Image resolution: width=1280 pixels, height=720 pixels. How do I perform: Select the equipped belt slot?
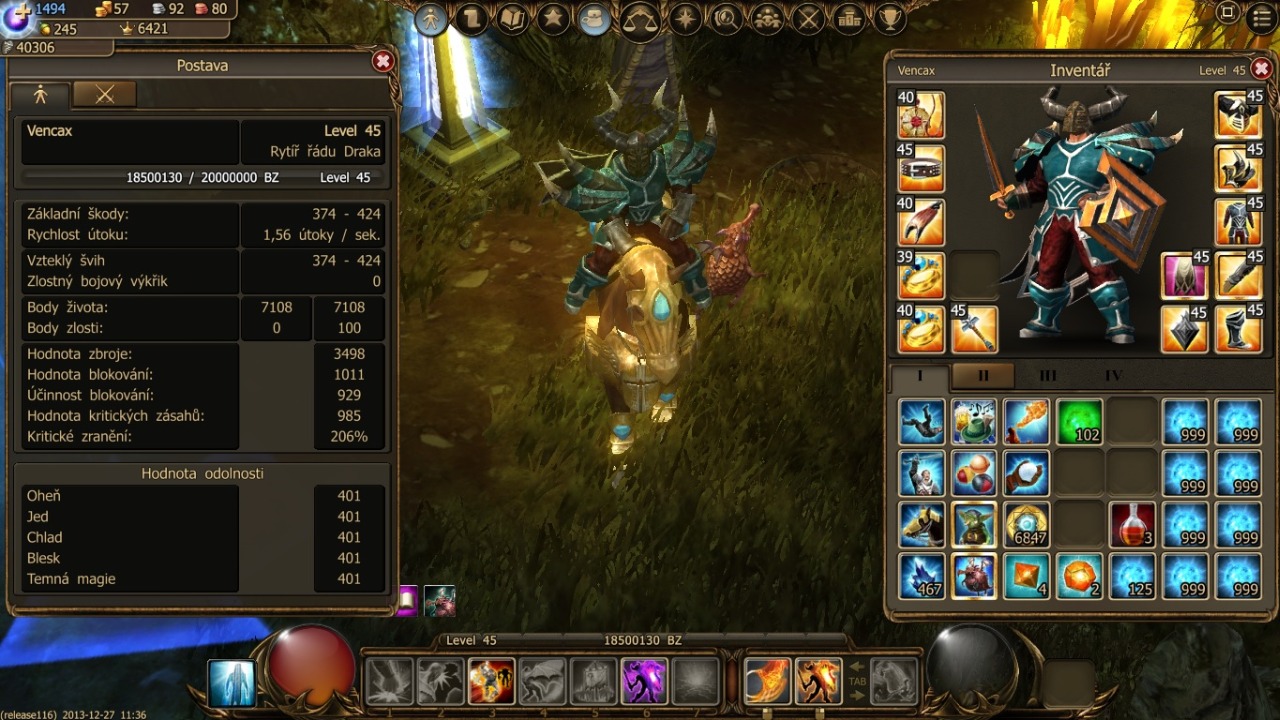tap(921, 169)
